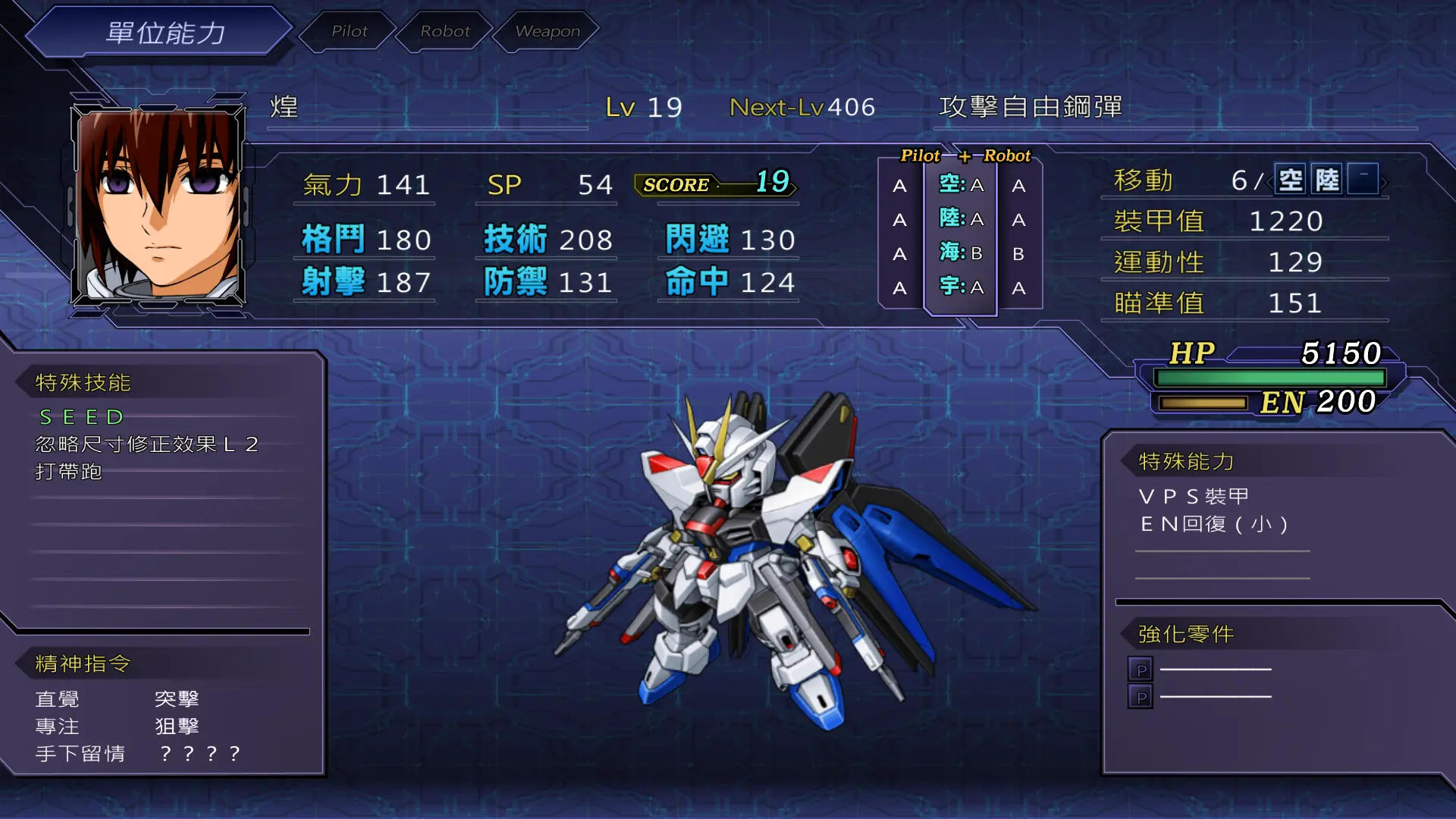Choose the 手下留情 spirit command
This screenshot has height=819, width=1456.
point(80,754)
